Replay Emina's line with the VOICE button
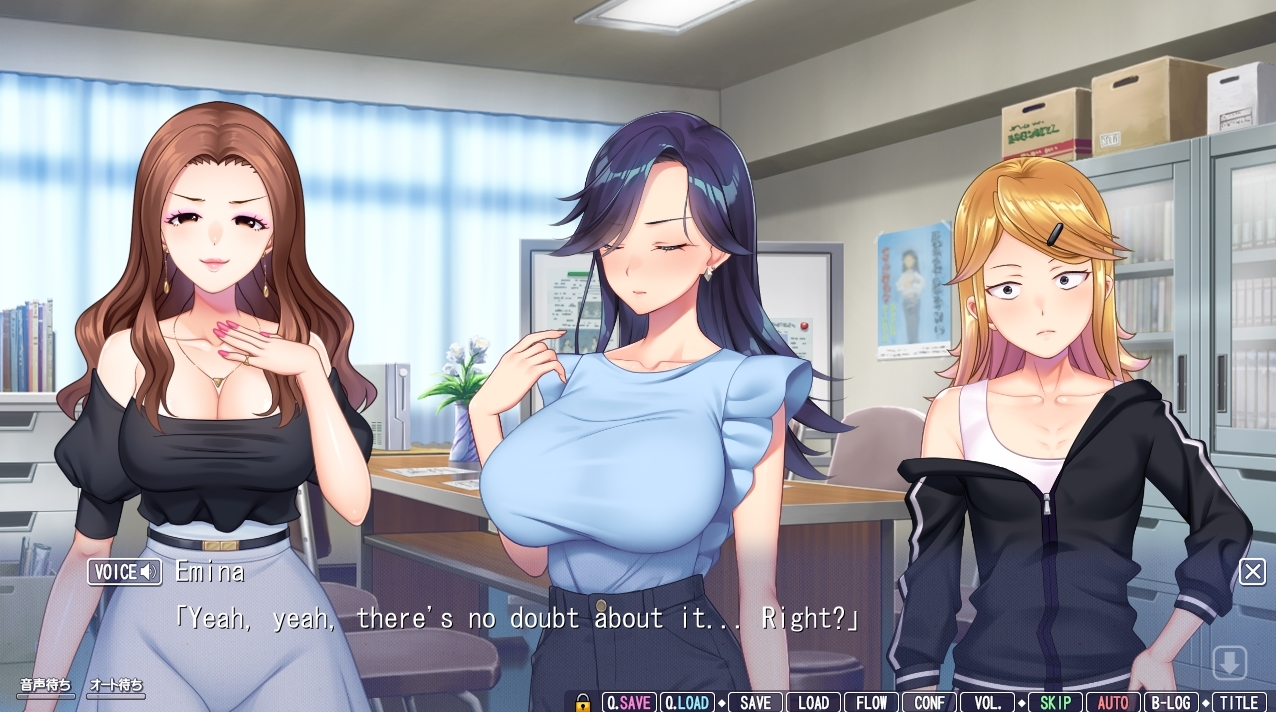 125,572
